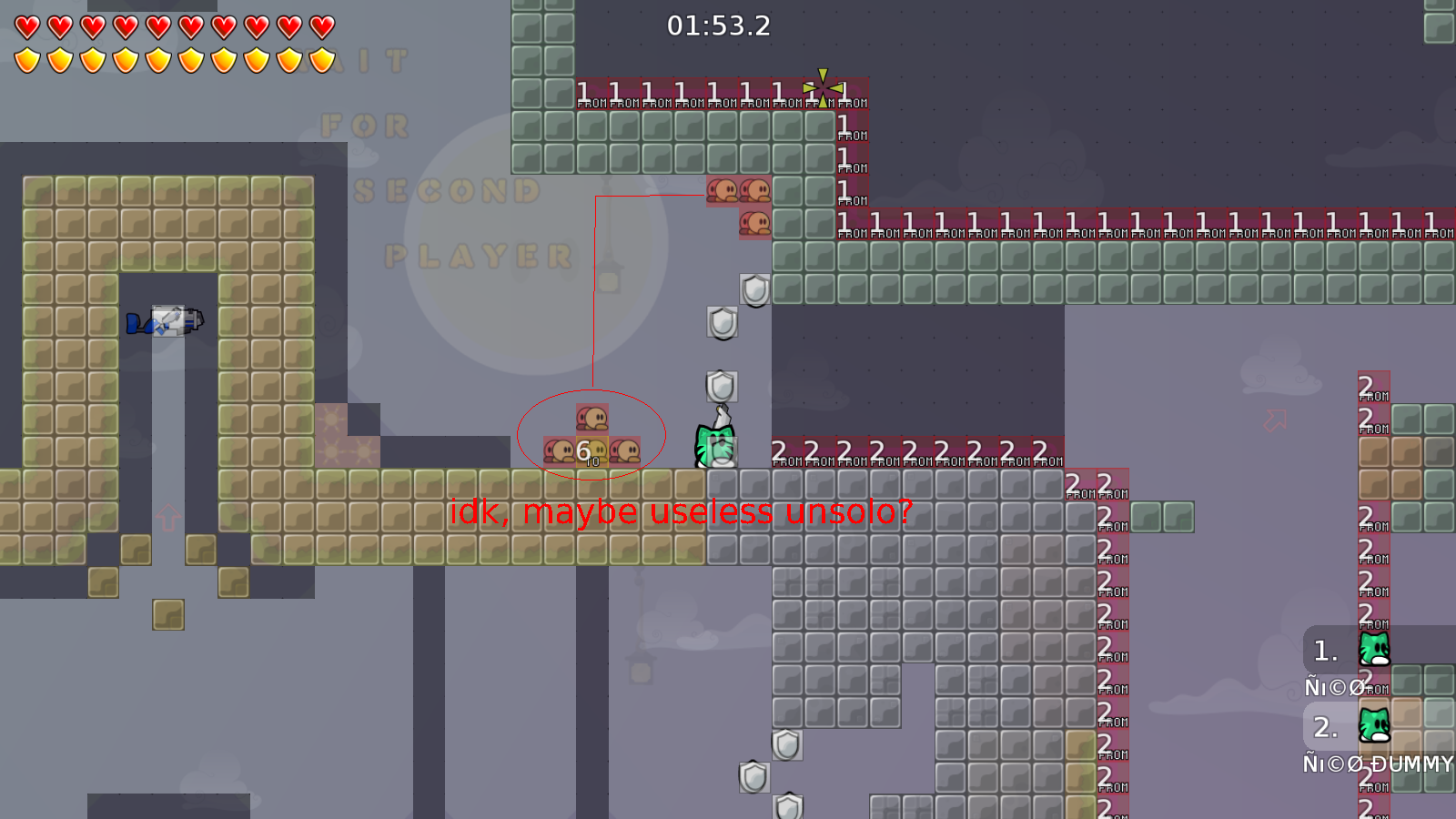Viewport: 1456px width, 819px height.
Task: Click the timer showing 01:53.2
Action: tap(718, 26)
